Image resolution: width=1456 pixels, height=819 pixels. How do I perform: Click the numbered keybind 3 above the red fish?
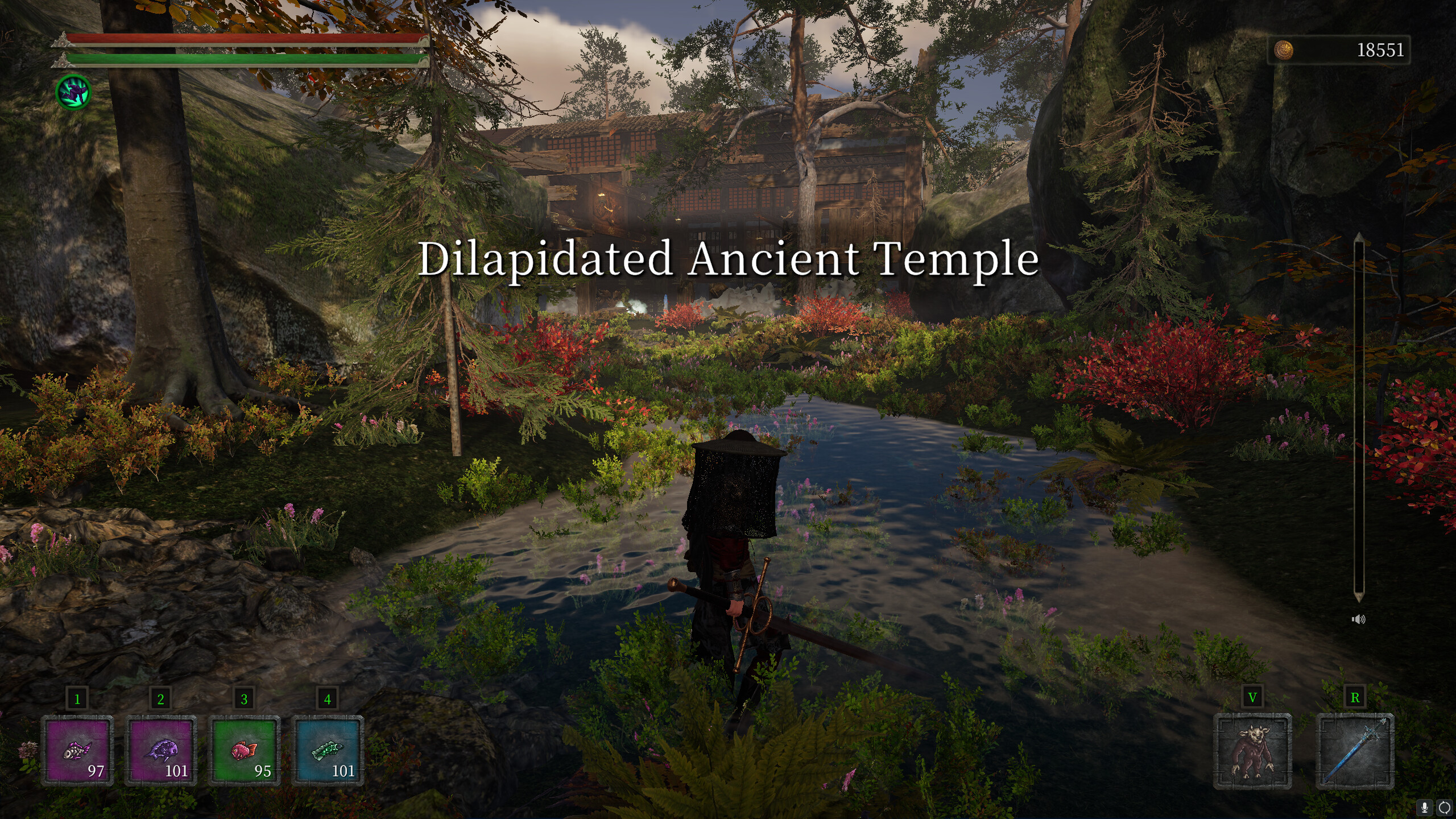click(x=245, y=698)
